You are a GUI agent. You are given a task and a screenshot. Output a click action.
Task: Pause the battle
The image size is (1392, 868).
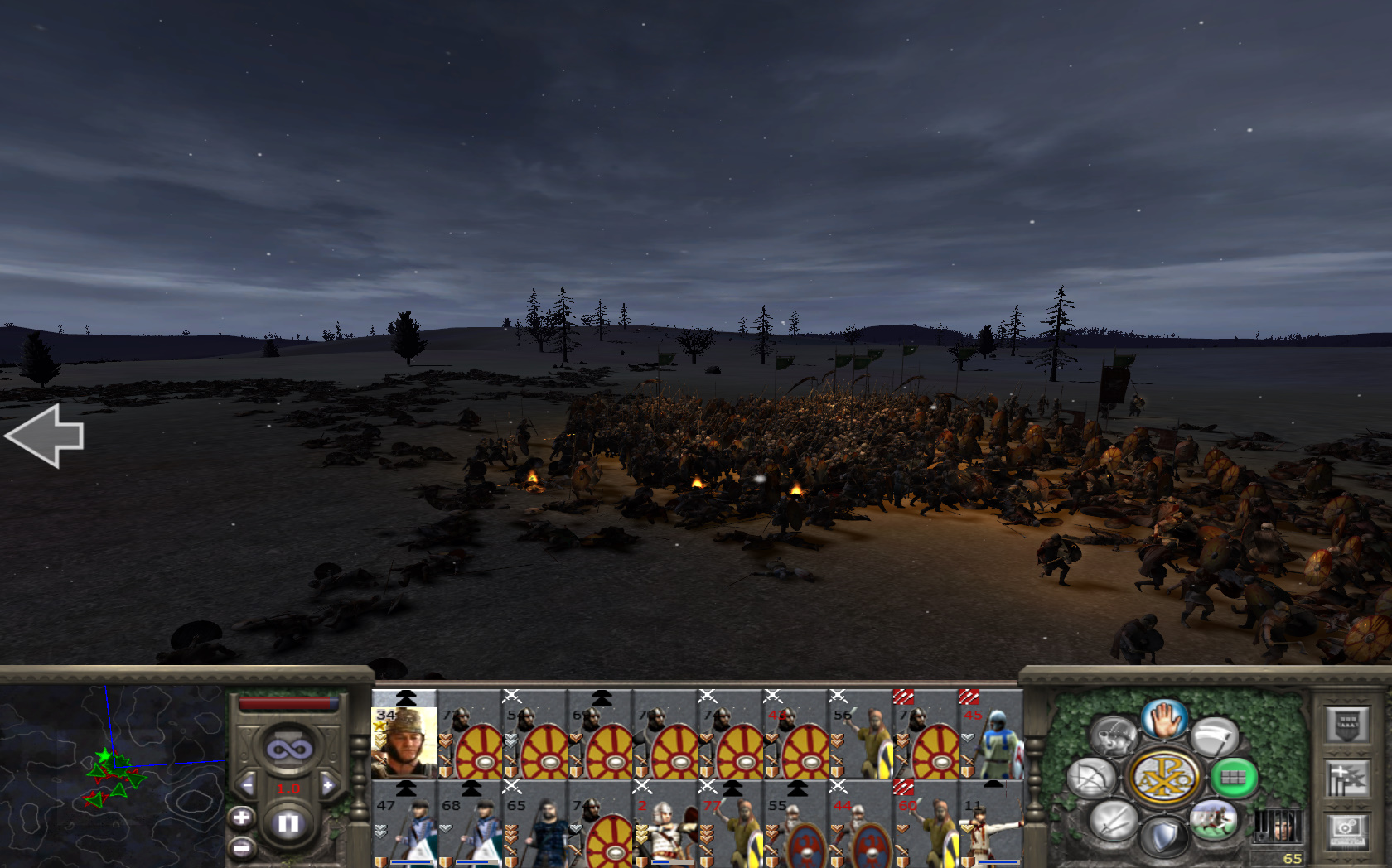288,822
